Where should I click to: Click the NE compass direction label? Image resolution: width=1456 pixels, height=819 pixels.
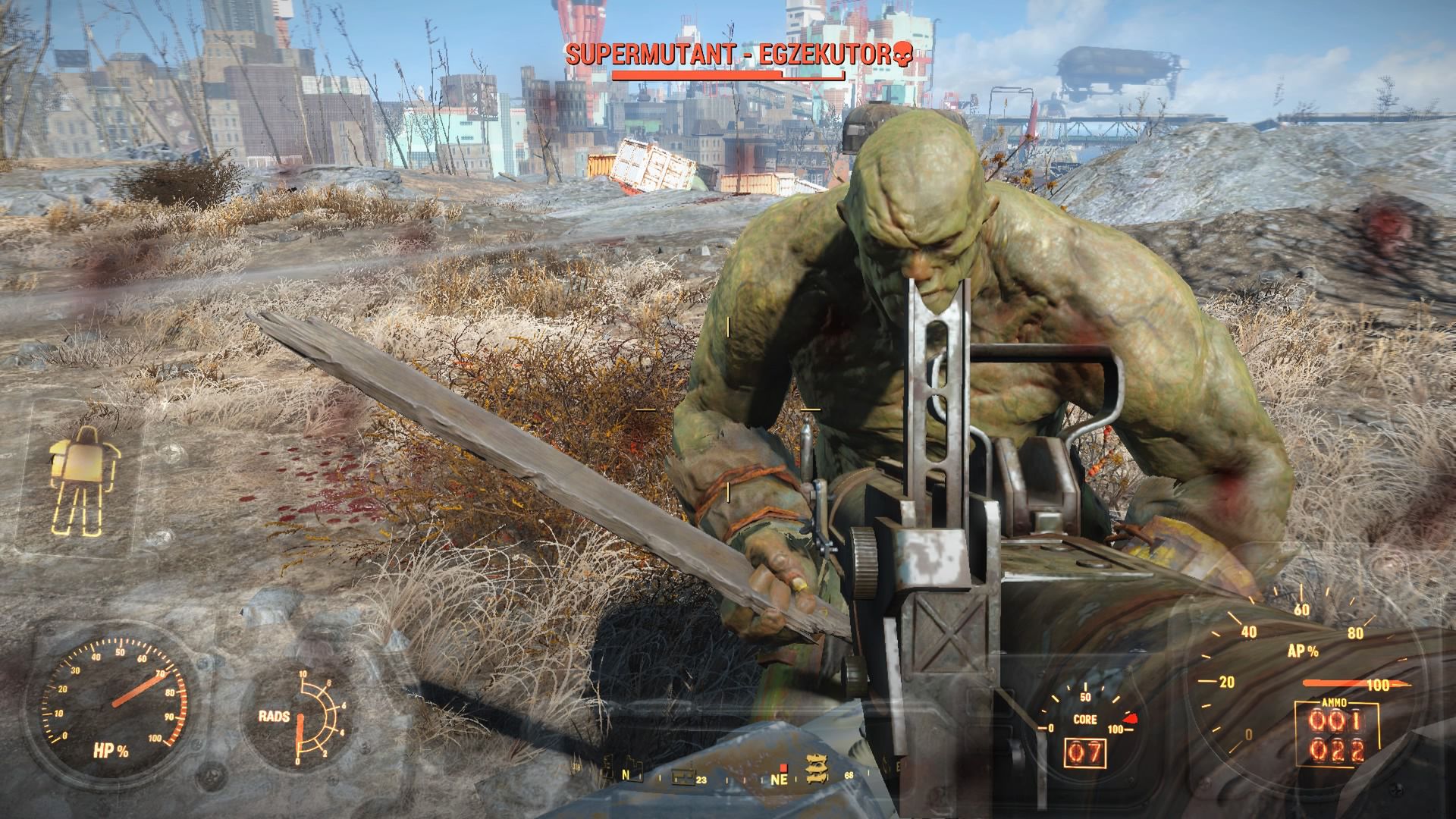coord(779,780)
